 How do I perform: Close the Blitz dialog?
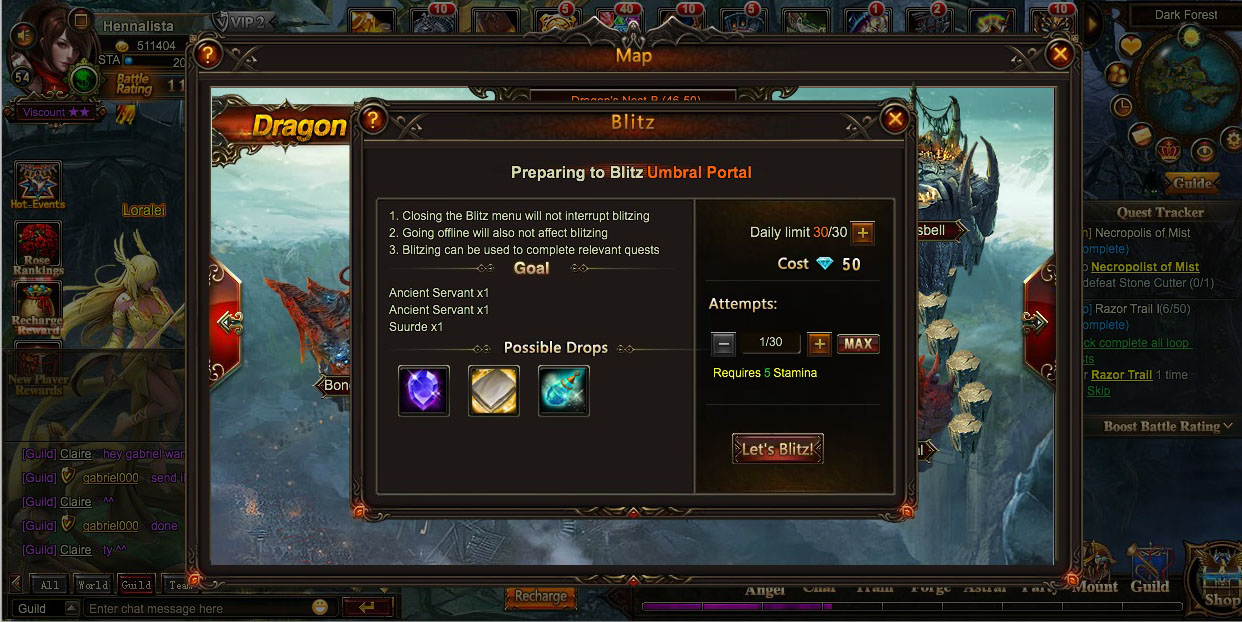tap(895, 120)
